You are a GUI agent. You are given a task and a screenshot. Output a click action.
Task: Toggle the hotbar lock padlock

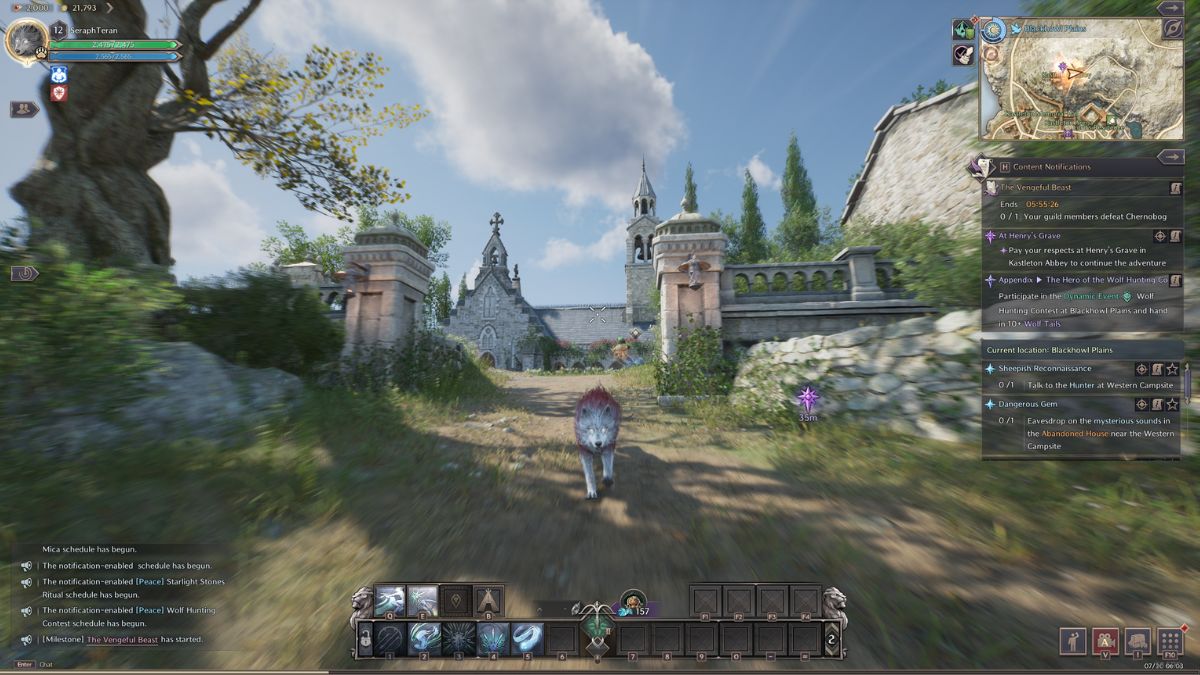367,639
